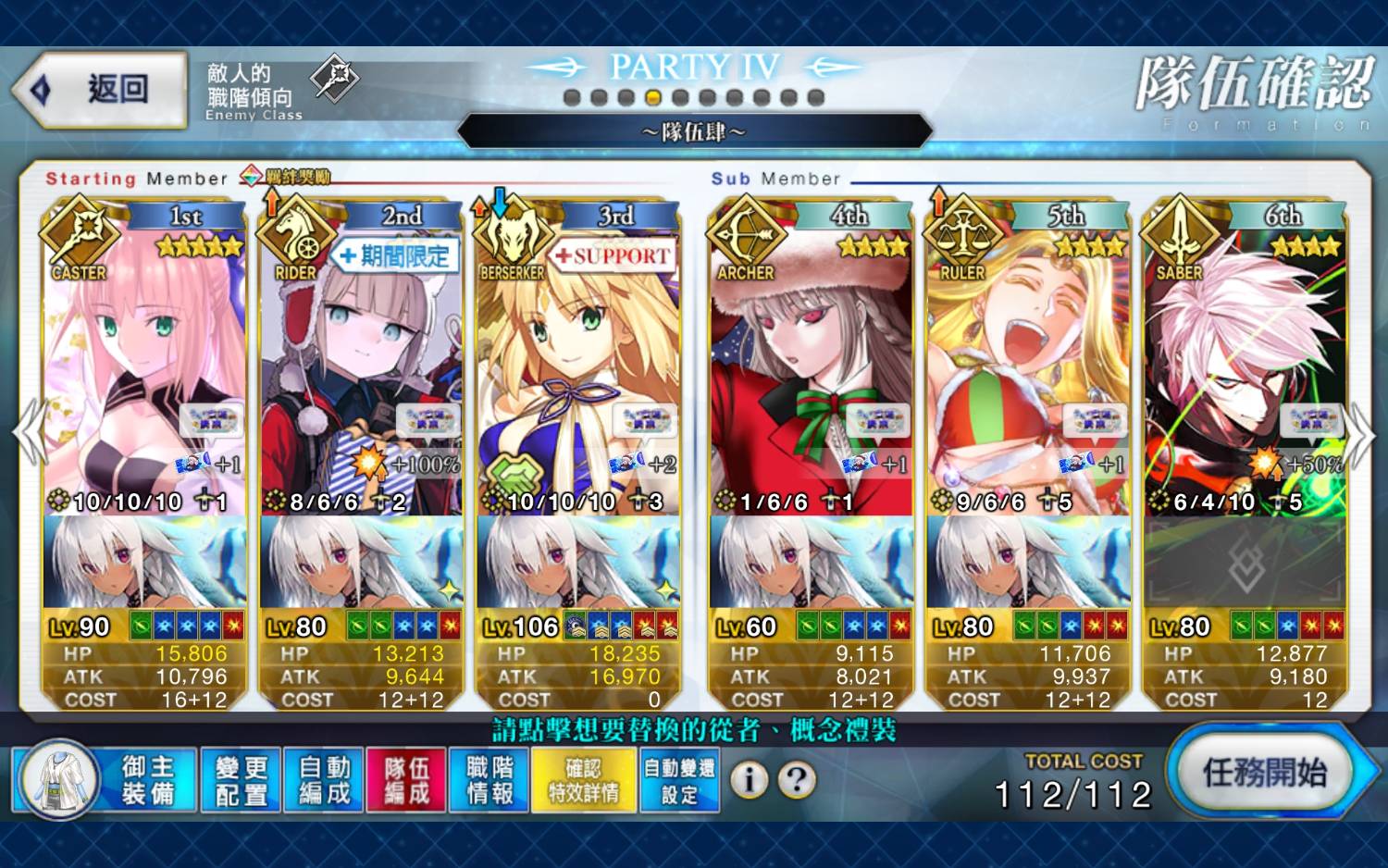The image size is (1388, 868).
Task: Pick the 5th slot Ruler servant card
Action: pos(1028,370)
